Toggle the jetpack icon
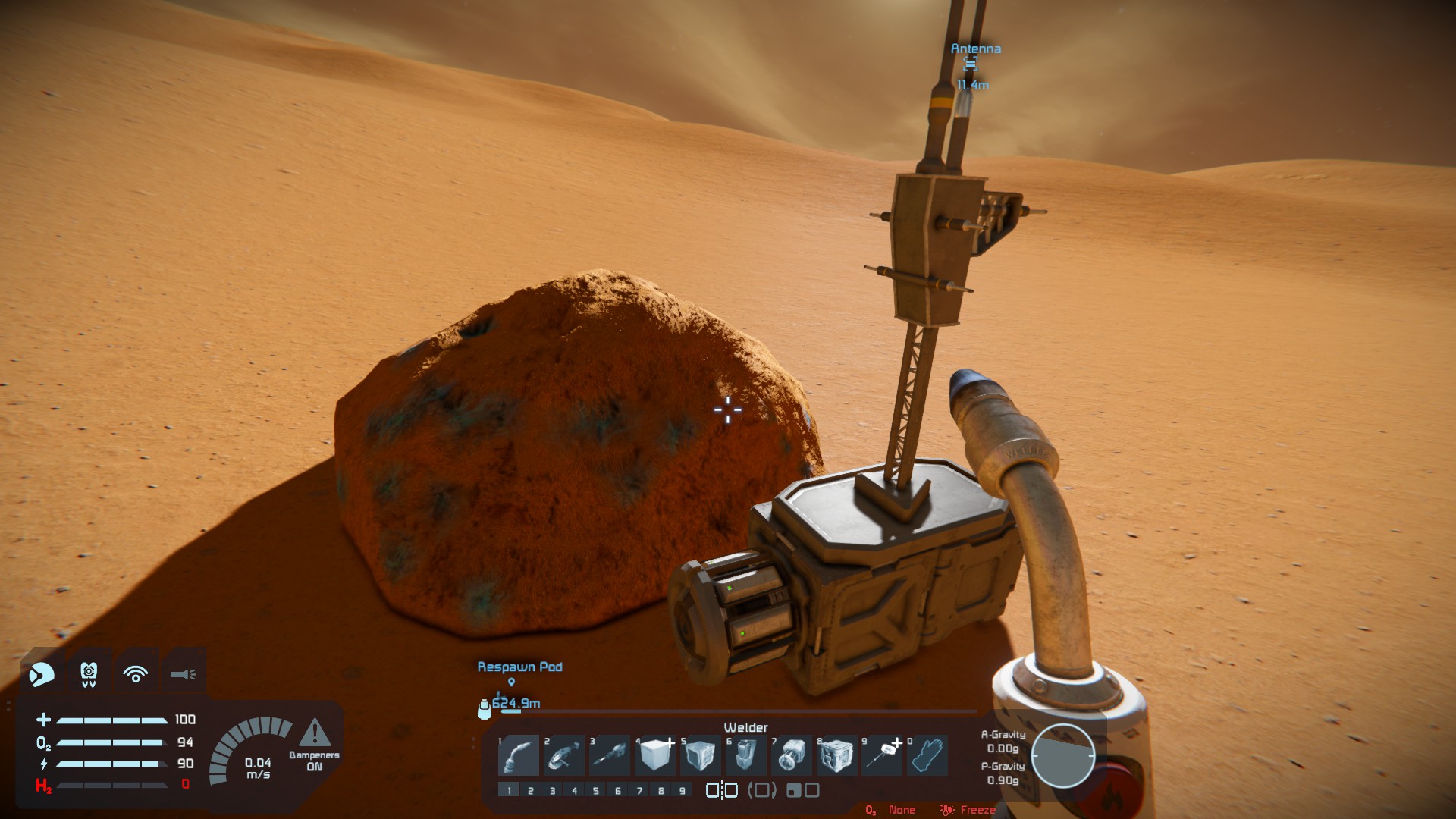This screenshot has width=1456, height=819. (x=89, y=673)
